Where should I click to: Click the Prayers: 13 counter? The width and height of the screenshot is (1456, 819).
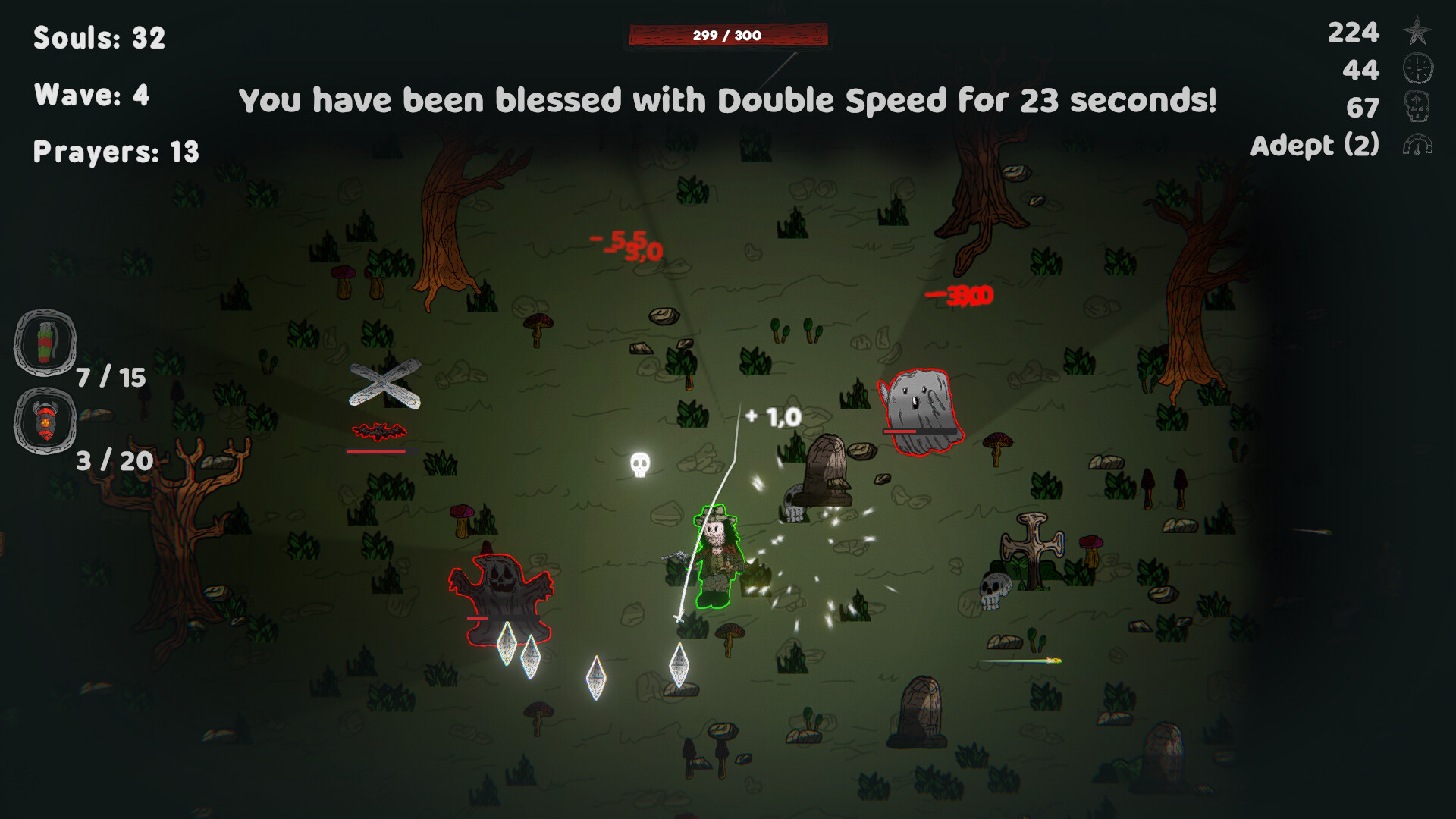(115, 152)
